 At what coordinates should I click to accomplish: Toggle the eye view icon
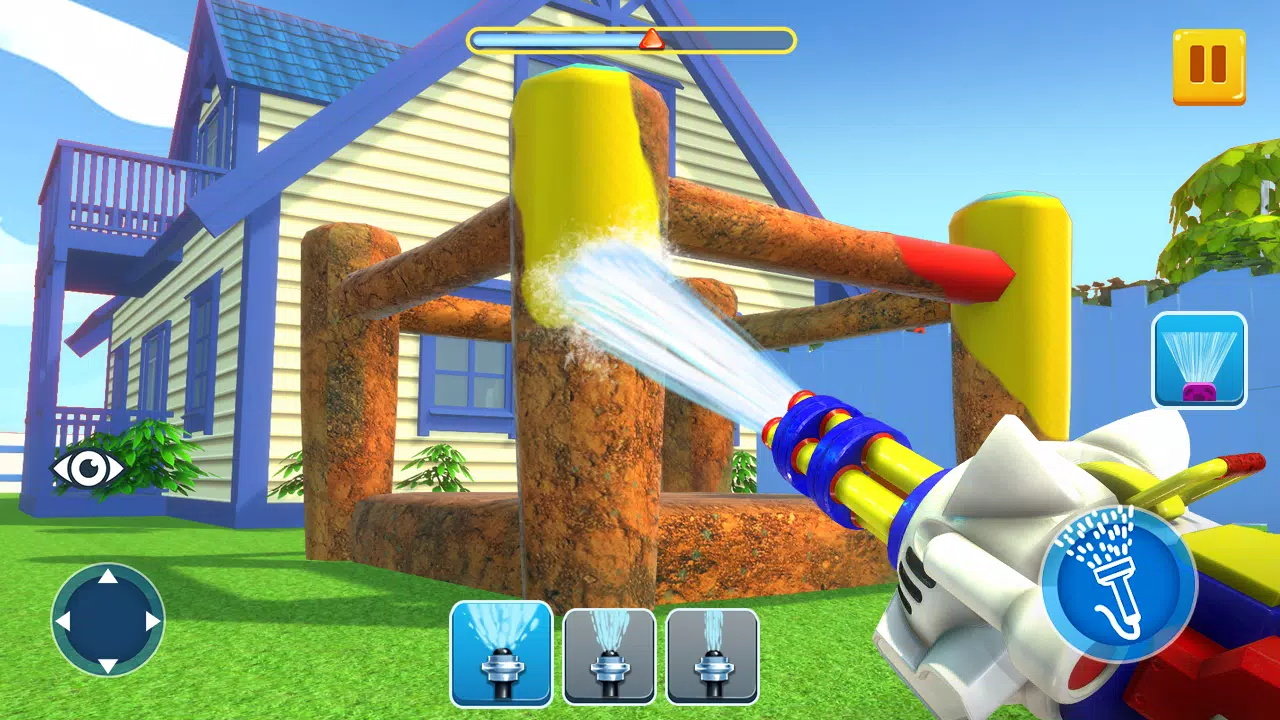coord(86,467)
